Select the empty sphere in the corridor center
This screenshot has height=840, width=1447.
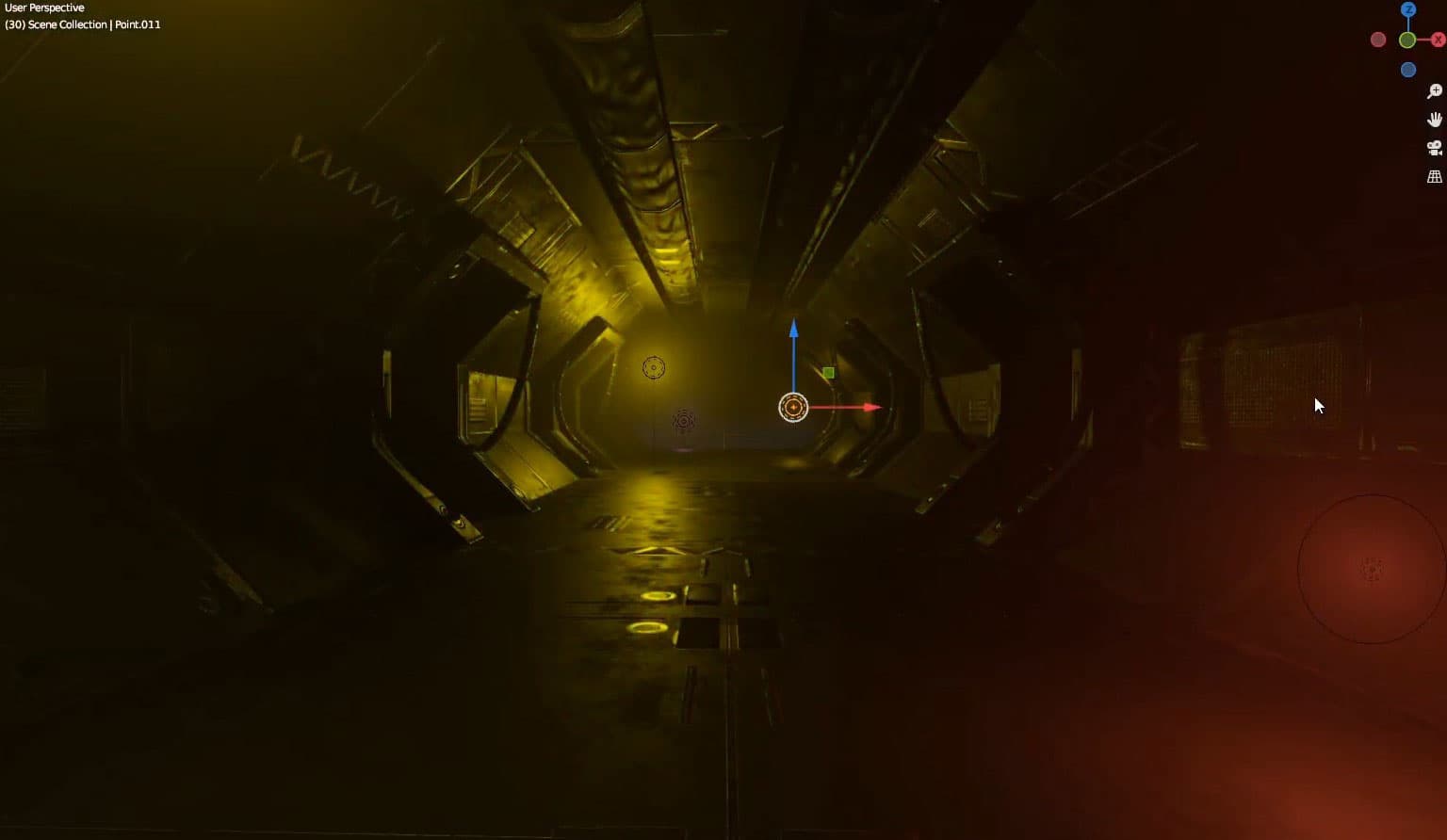pos(683,419)
